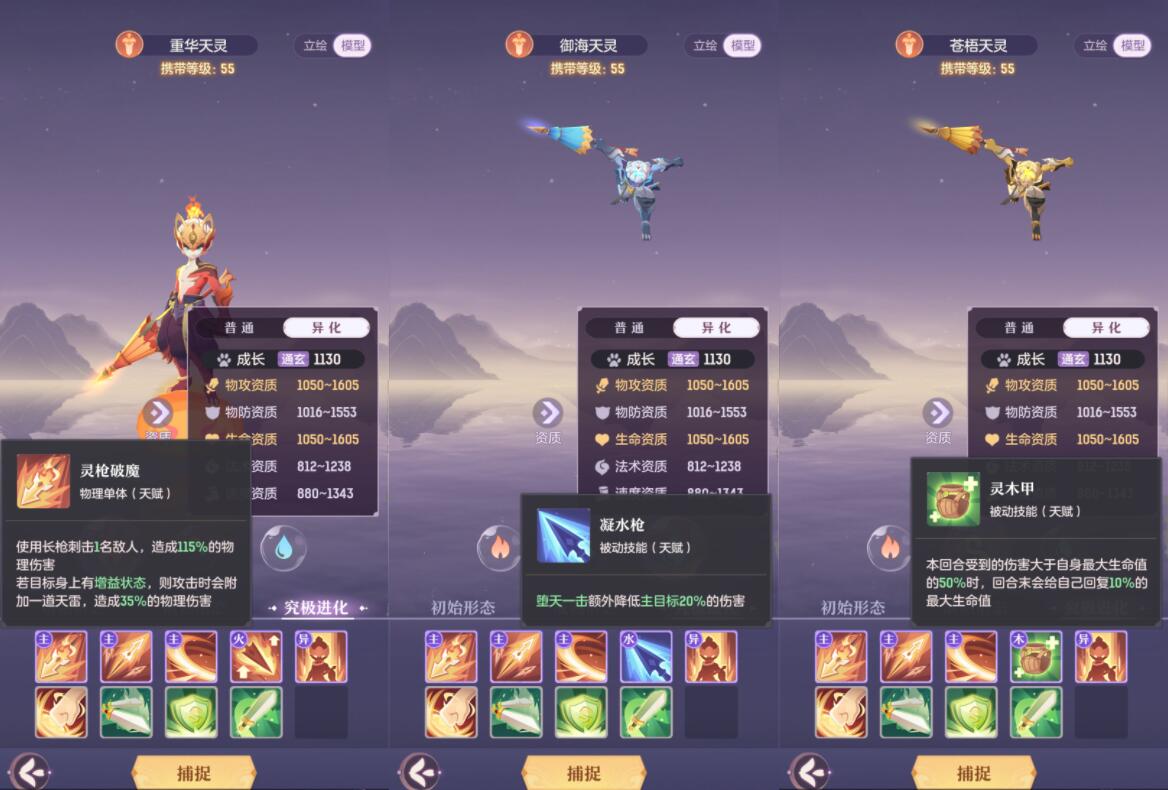The width and height of the screenshot is (1168, 790).
Task: Tap the water droplet element bubble
Action: pyautogui.click(x=283, y=548)
